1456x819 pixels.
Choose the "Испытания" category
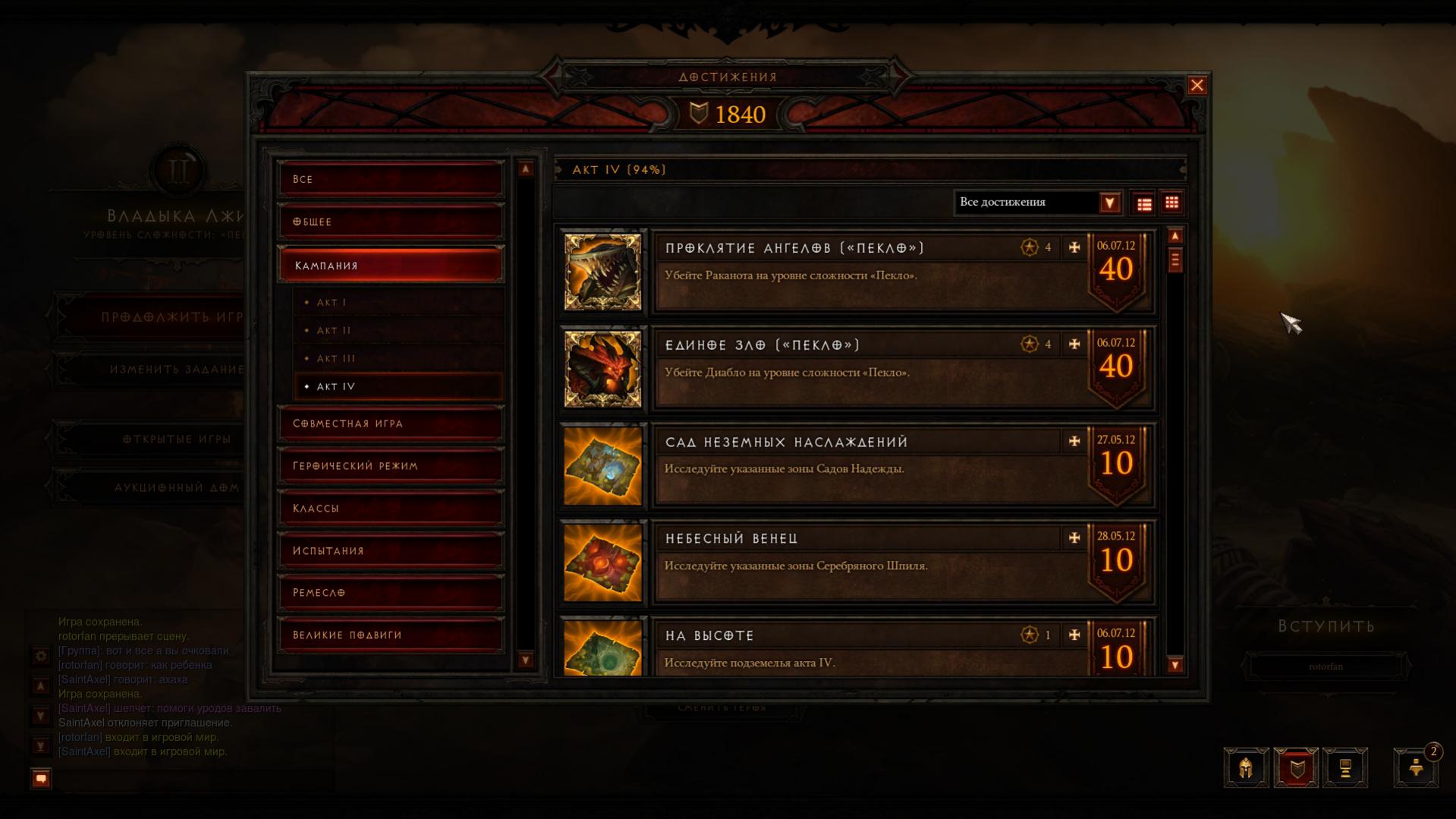coord(390,551)
